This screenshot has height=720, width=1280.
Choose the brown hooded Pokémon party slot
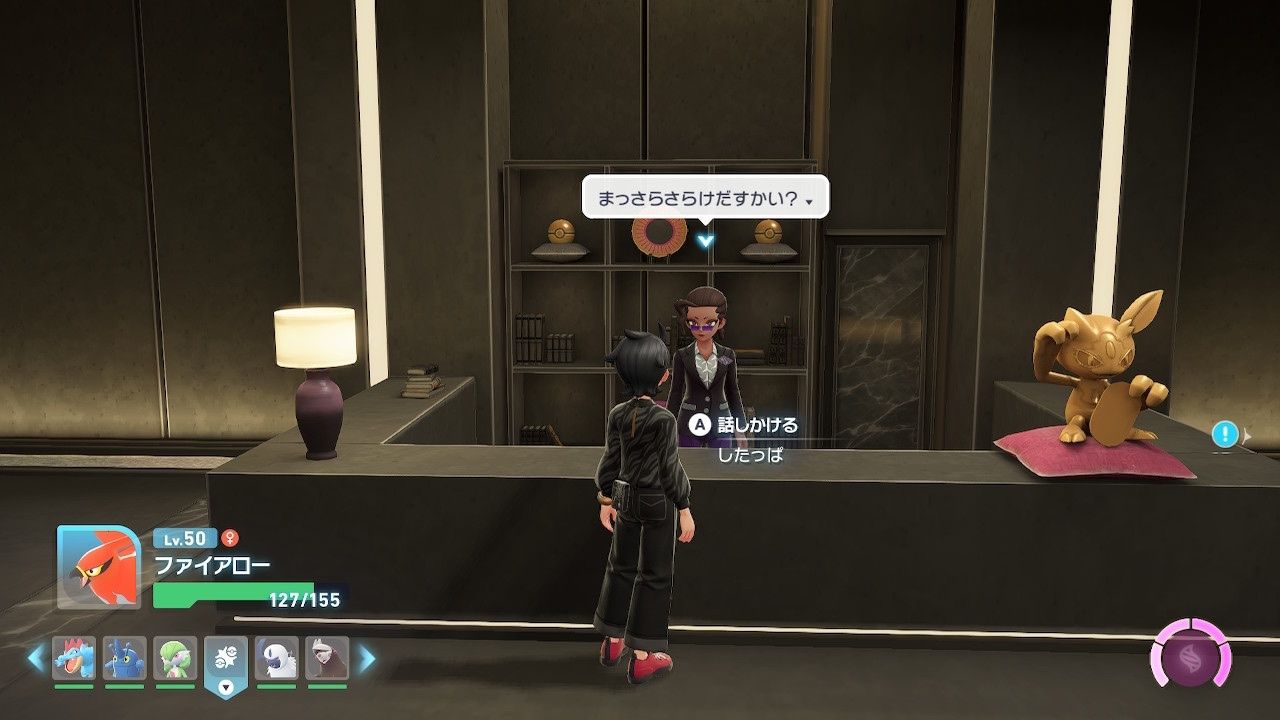click(x=327, y=658)
